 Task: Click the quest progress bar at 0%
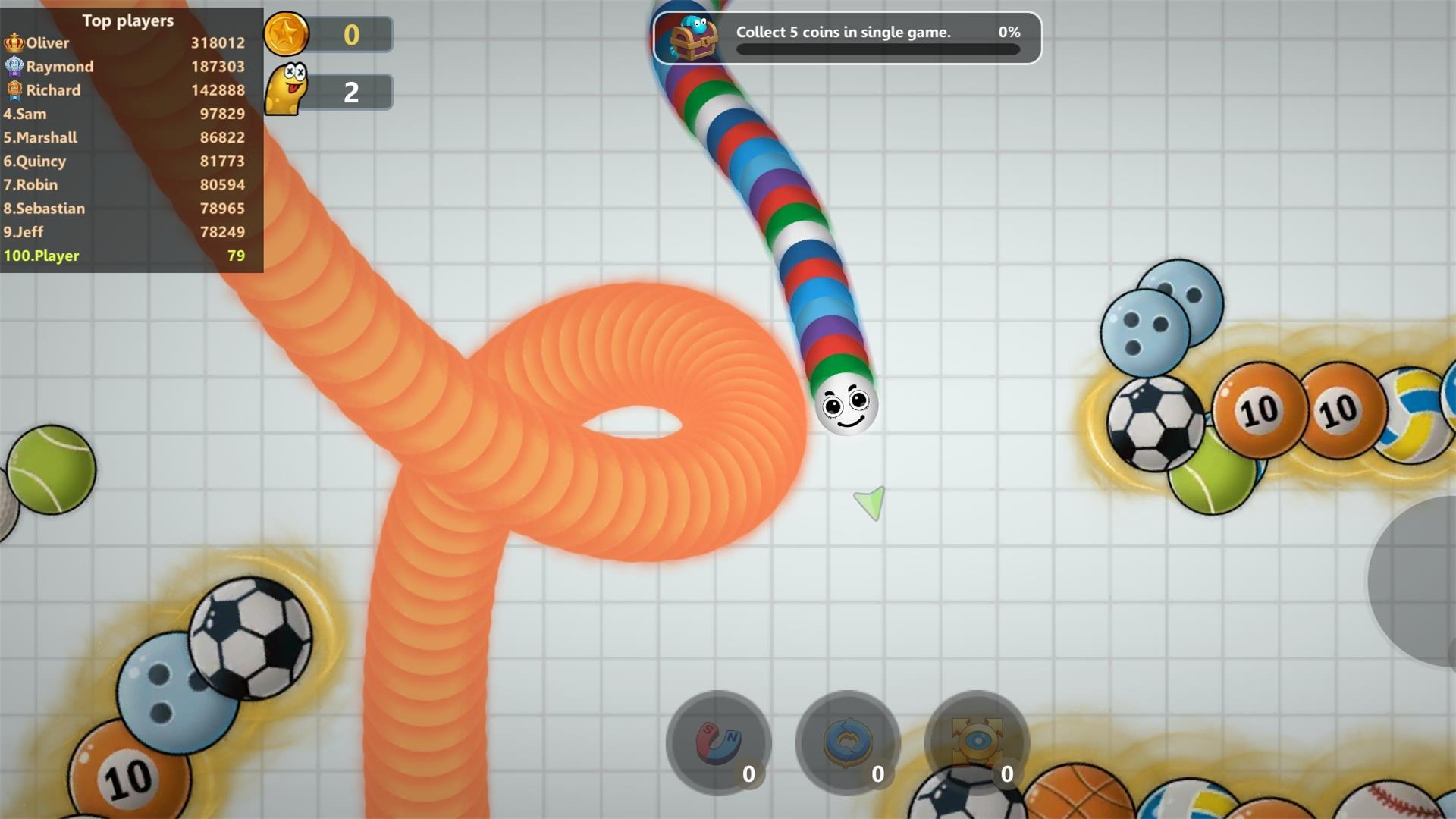click(x=877, y=50)
